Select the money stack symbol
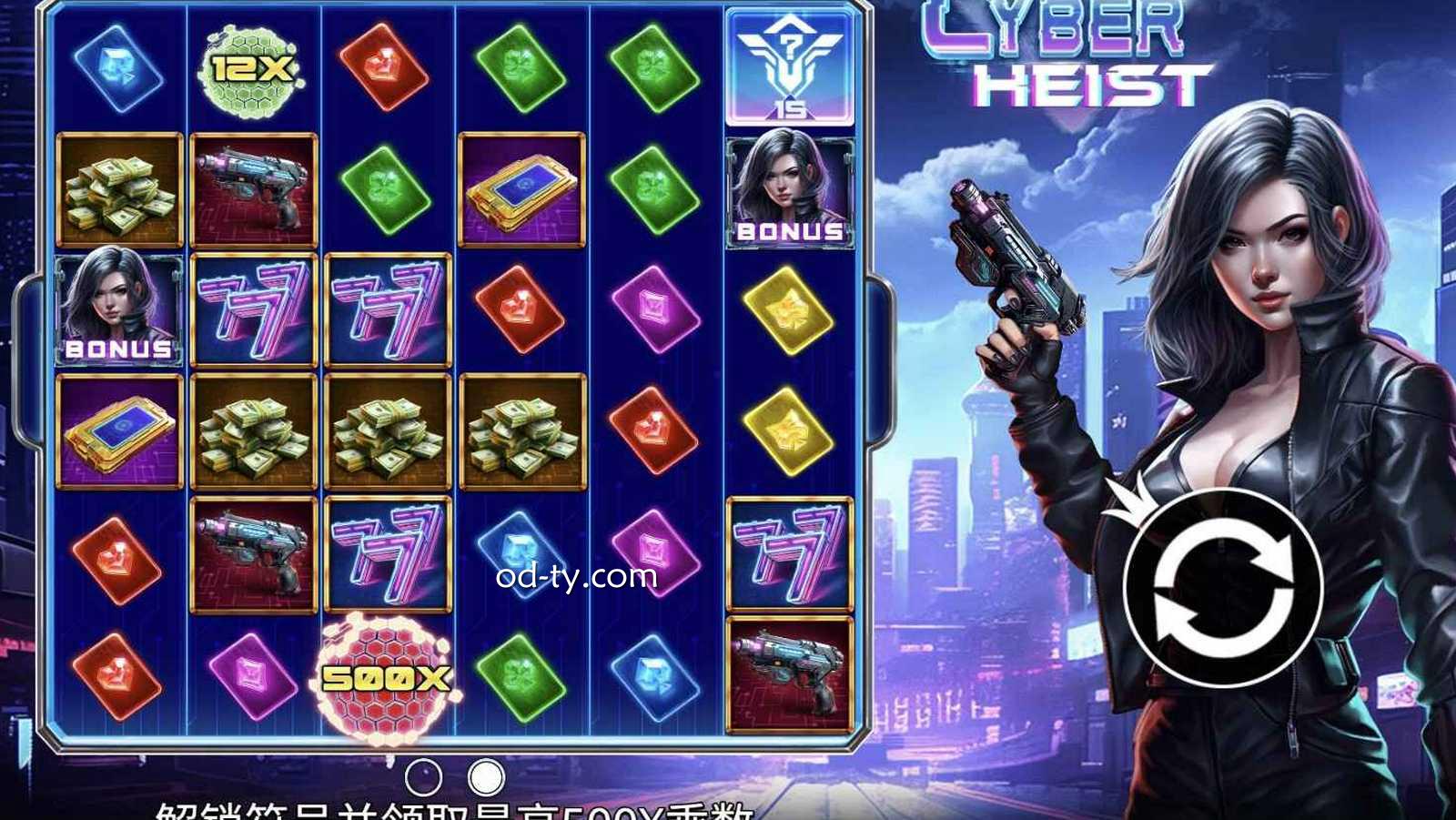1456x820 pixels. click(x=254, y=428)
